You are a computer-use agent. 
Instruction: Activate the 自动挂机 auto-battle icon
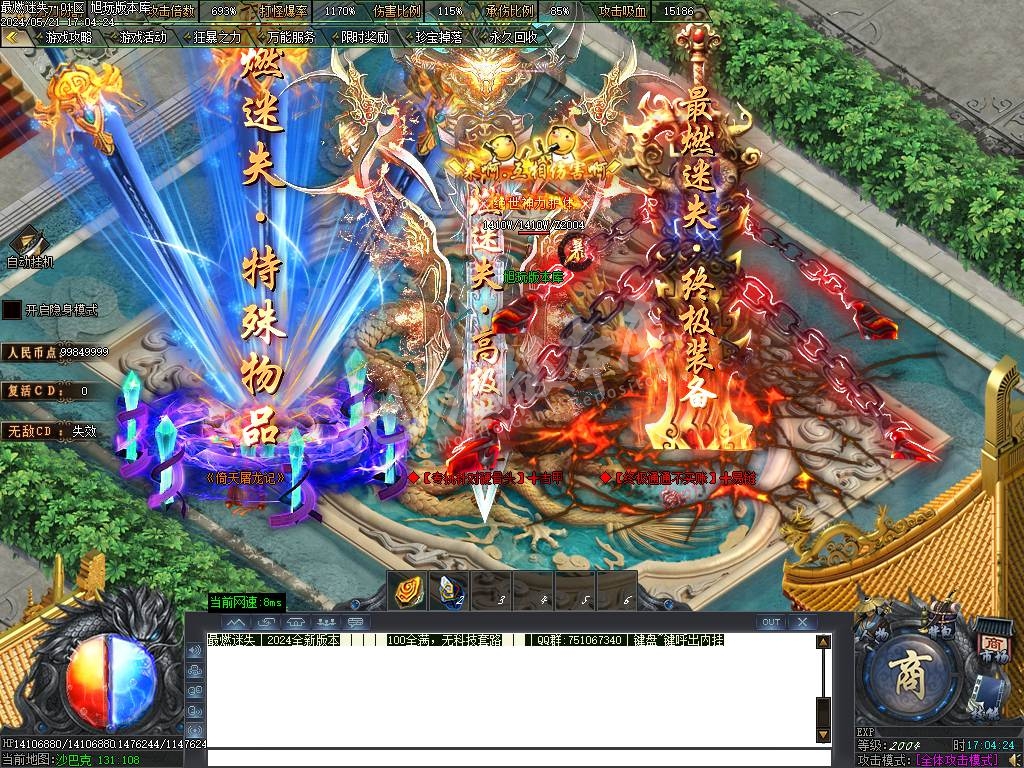point(28,245)
